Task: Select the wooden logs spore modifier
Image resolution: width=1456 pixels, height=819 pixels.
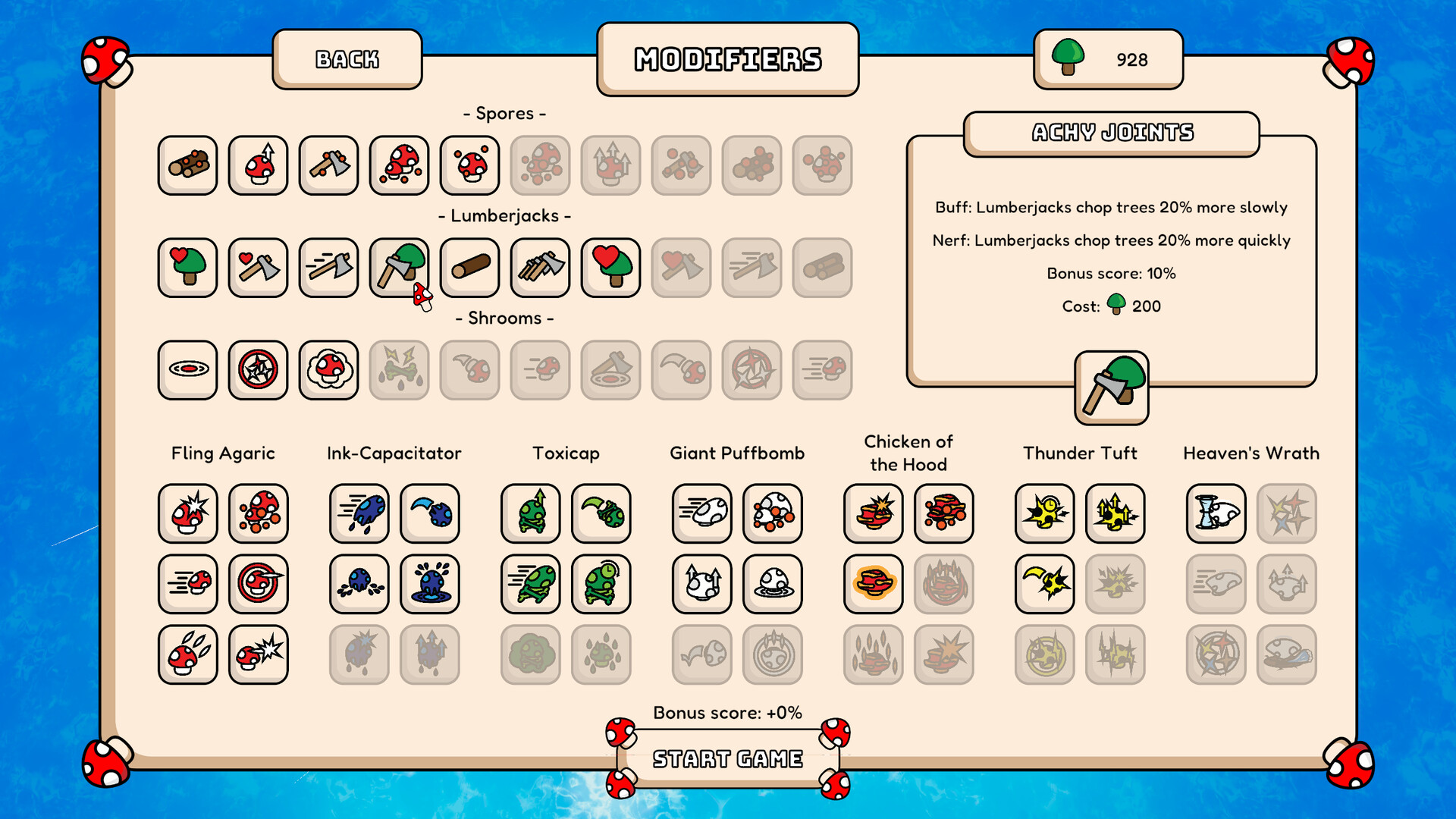Action: [187, 165]
